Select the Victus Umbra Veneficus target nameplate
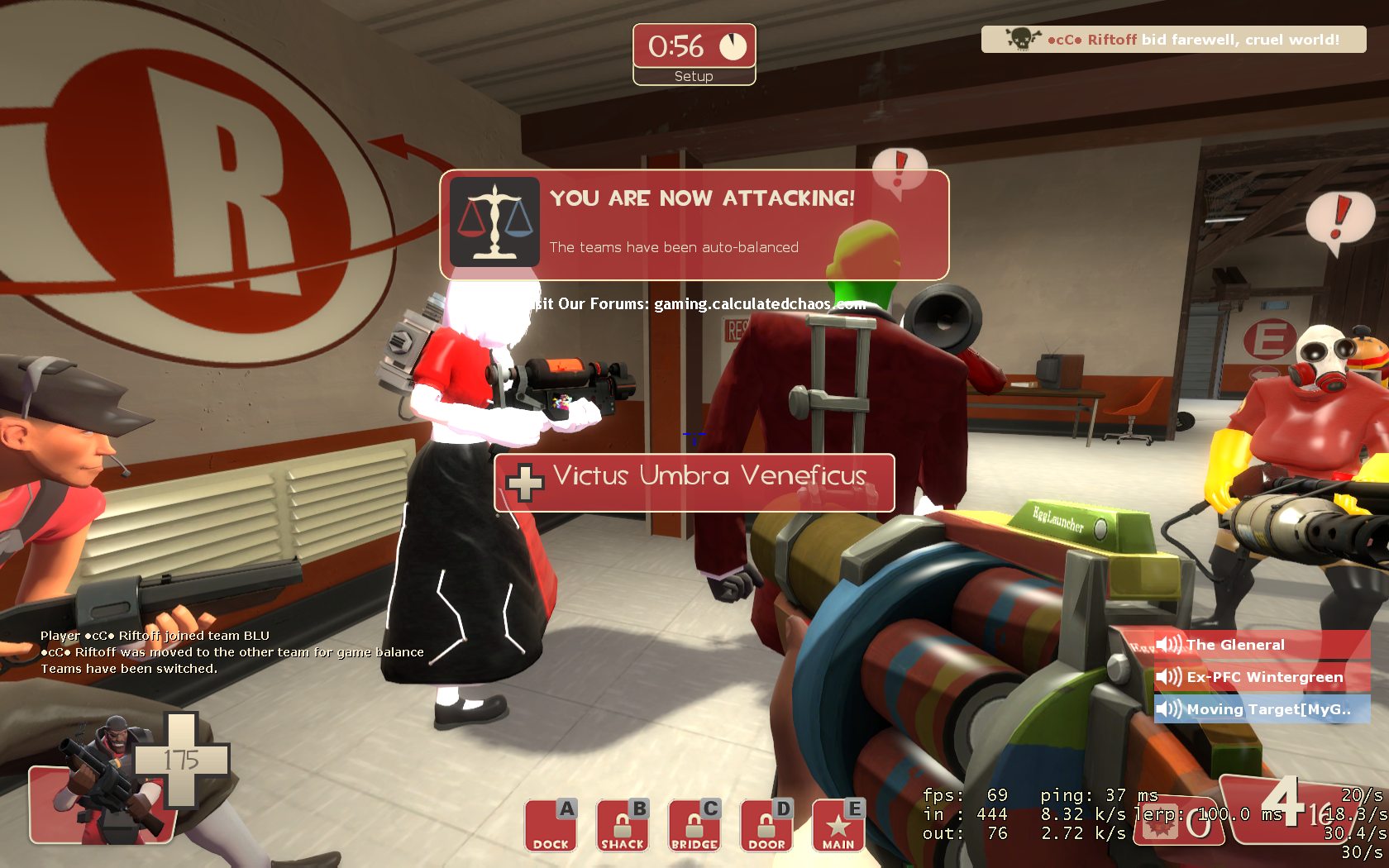Image resolution: width=1389 pixels, height=868 pixels. point(694,481)
